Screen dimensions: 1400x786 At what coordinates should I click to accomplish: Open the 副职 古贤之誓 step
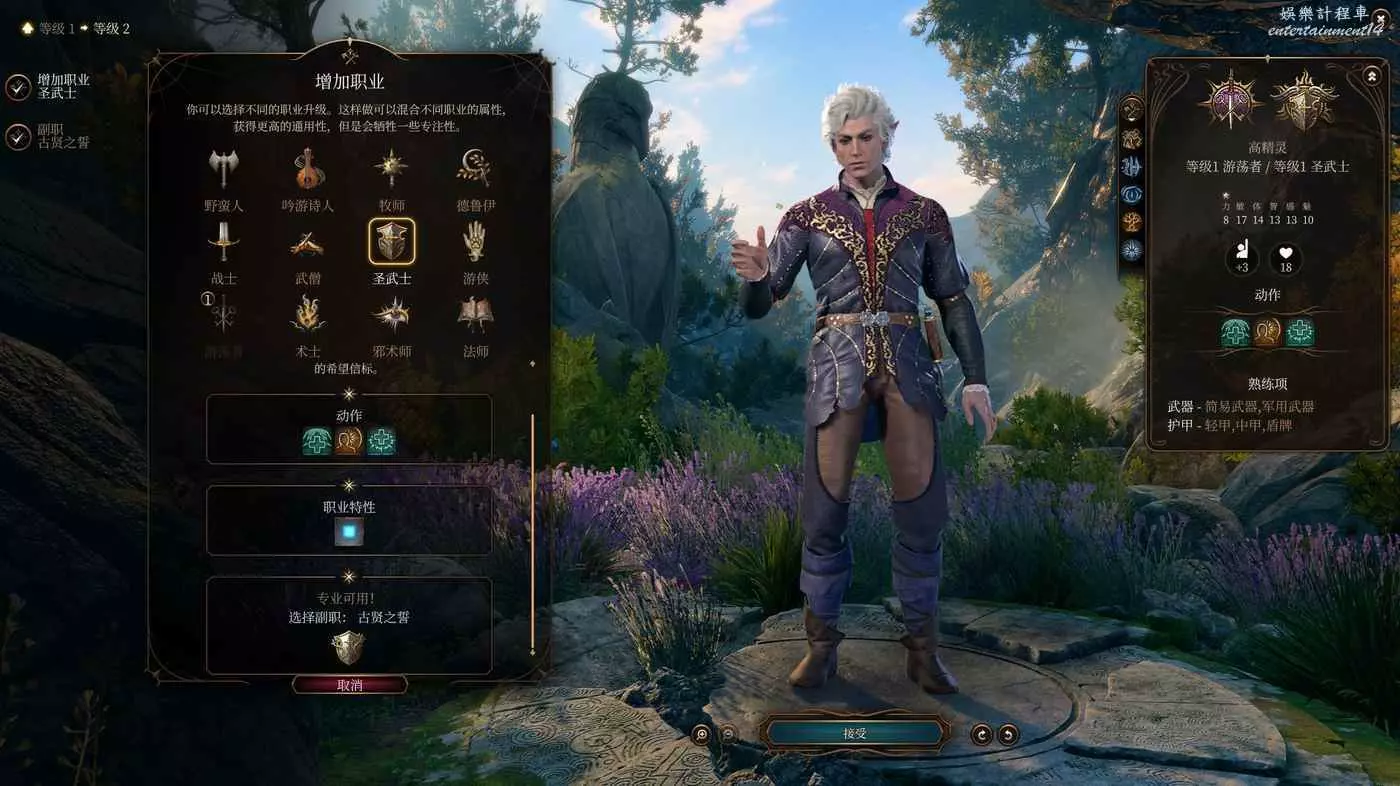(19, 137)
